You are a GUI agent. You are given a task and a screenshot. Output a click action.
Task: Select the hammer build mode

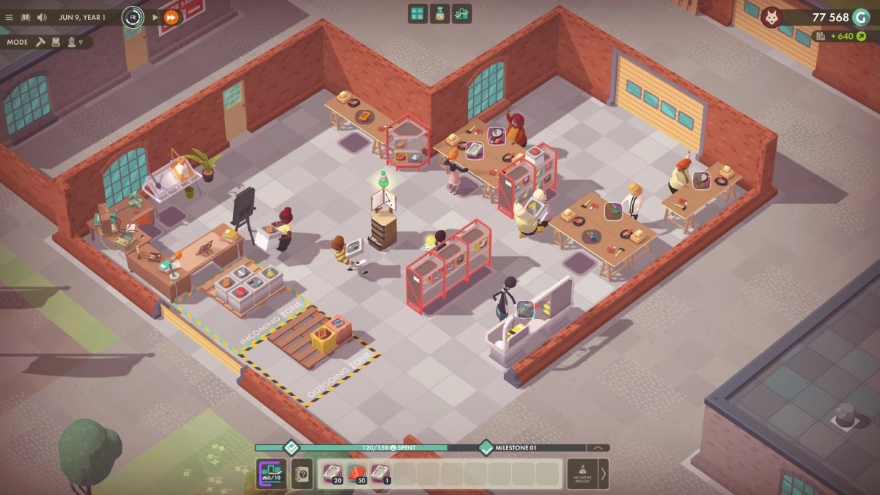[x=39, y=42]
